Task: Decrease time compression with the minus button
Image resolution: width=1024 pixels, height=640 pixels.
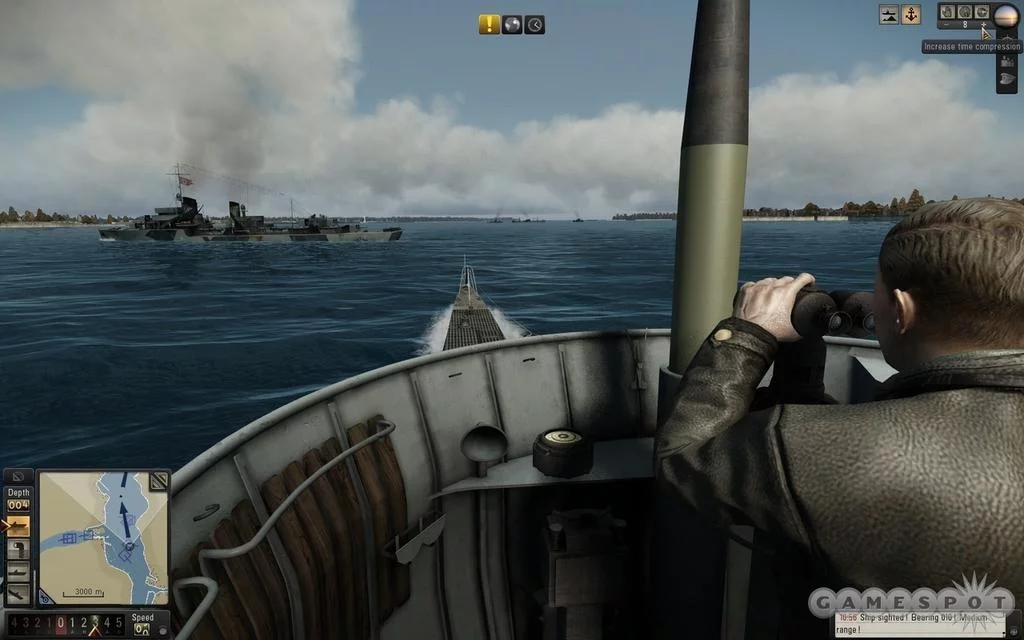Action: pos(947,24)
